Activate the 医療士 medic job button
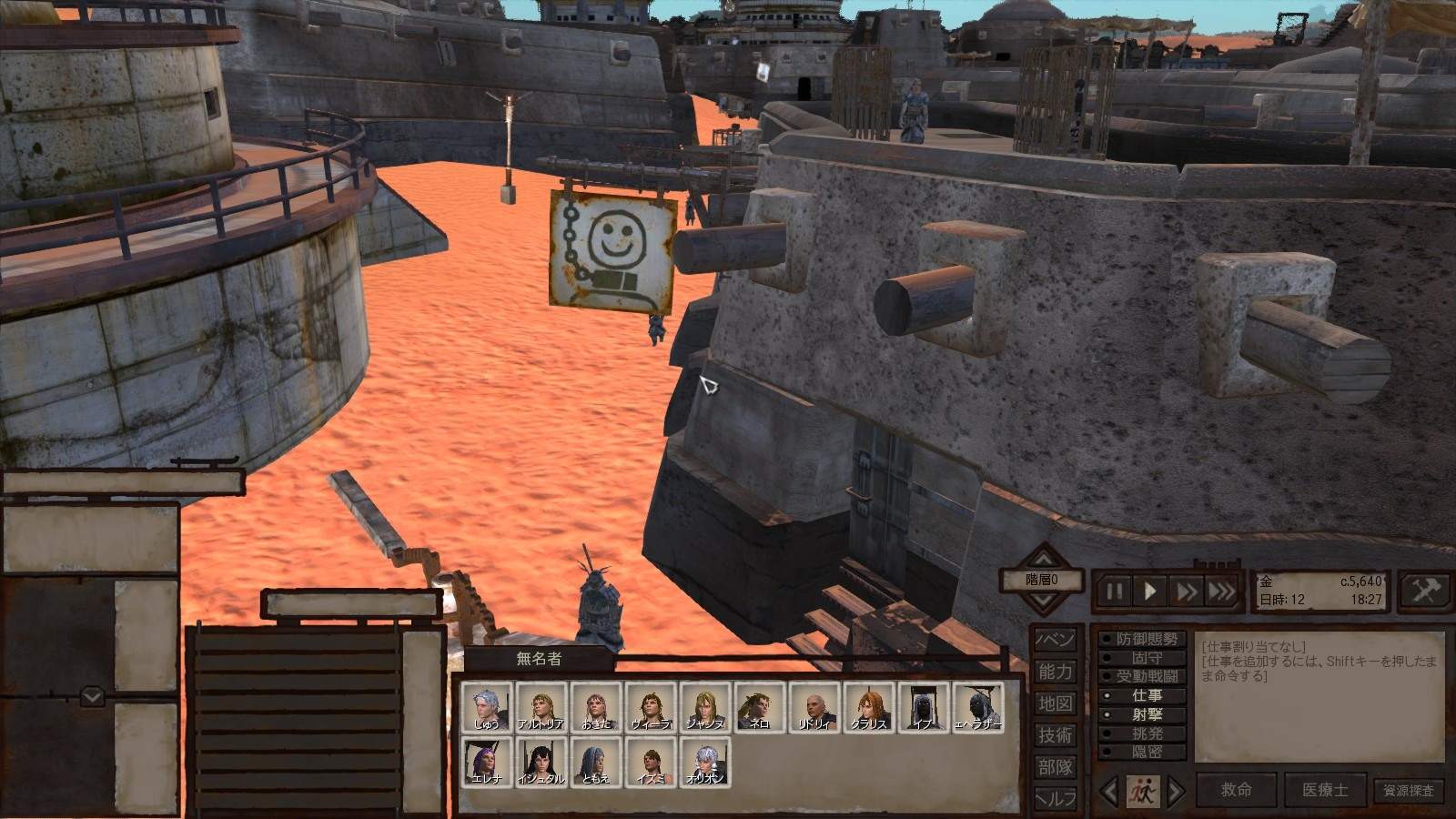 pos(1324,790)
